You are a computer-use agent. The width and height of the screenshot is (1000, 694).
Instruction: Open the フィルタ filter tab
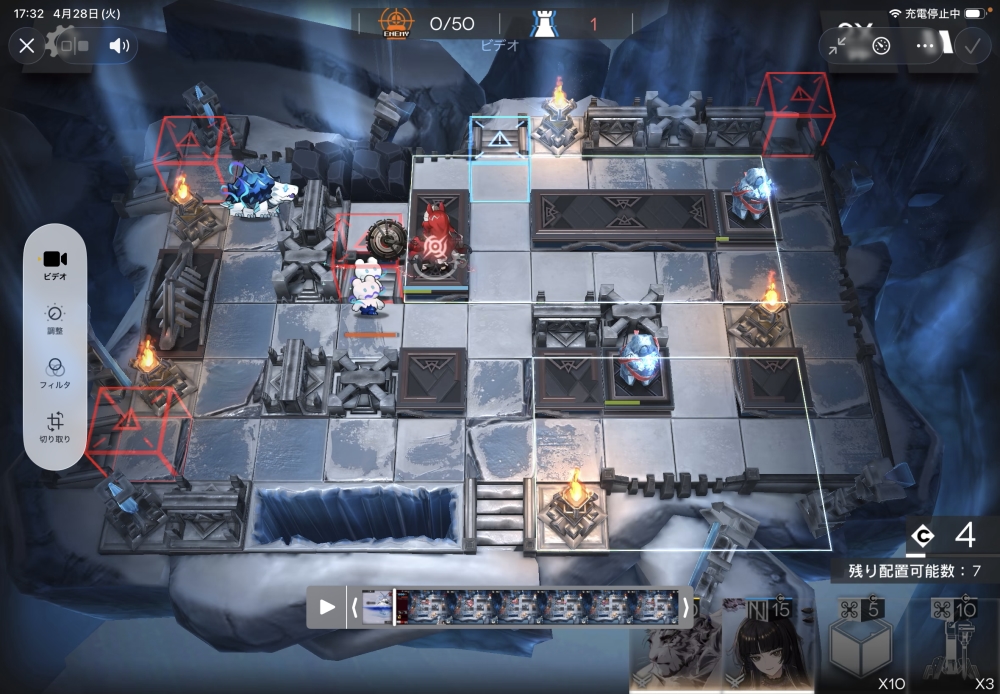coord(56,374)
